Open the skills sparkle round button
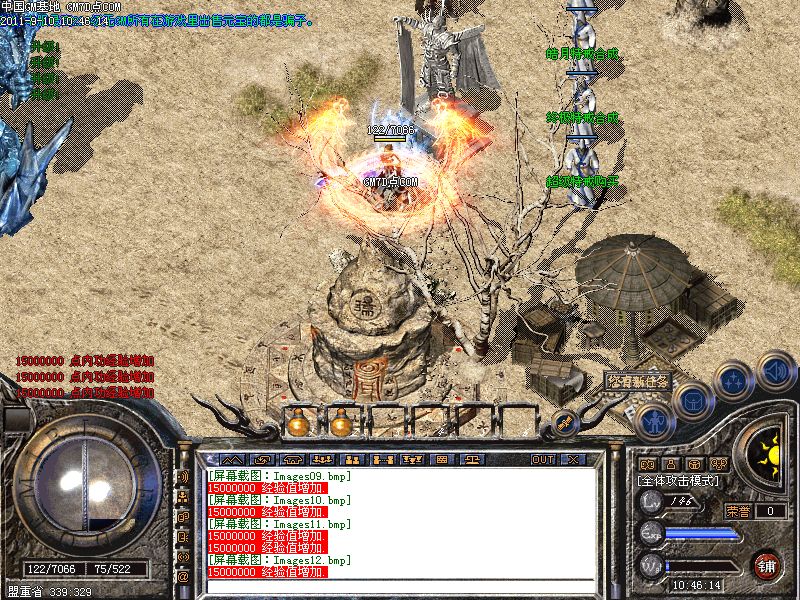 733,381
